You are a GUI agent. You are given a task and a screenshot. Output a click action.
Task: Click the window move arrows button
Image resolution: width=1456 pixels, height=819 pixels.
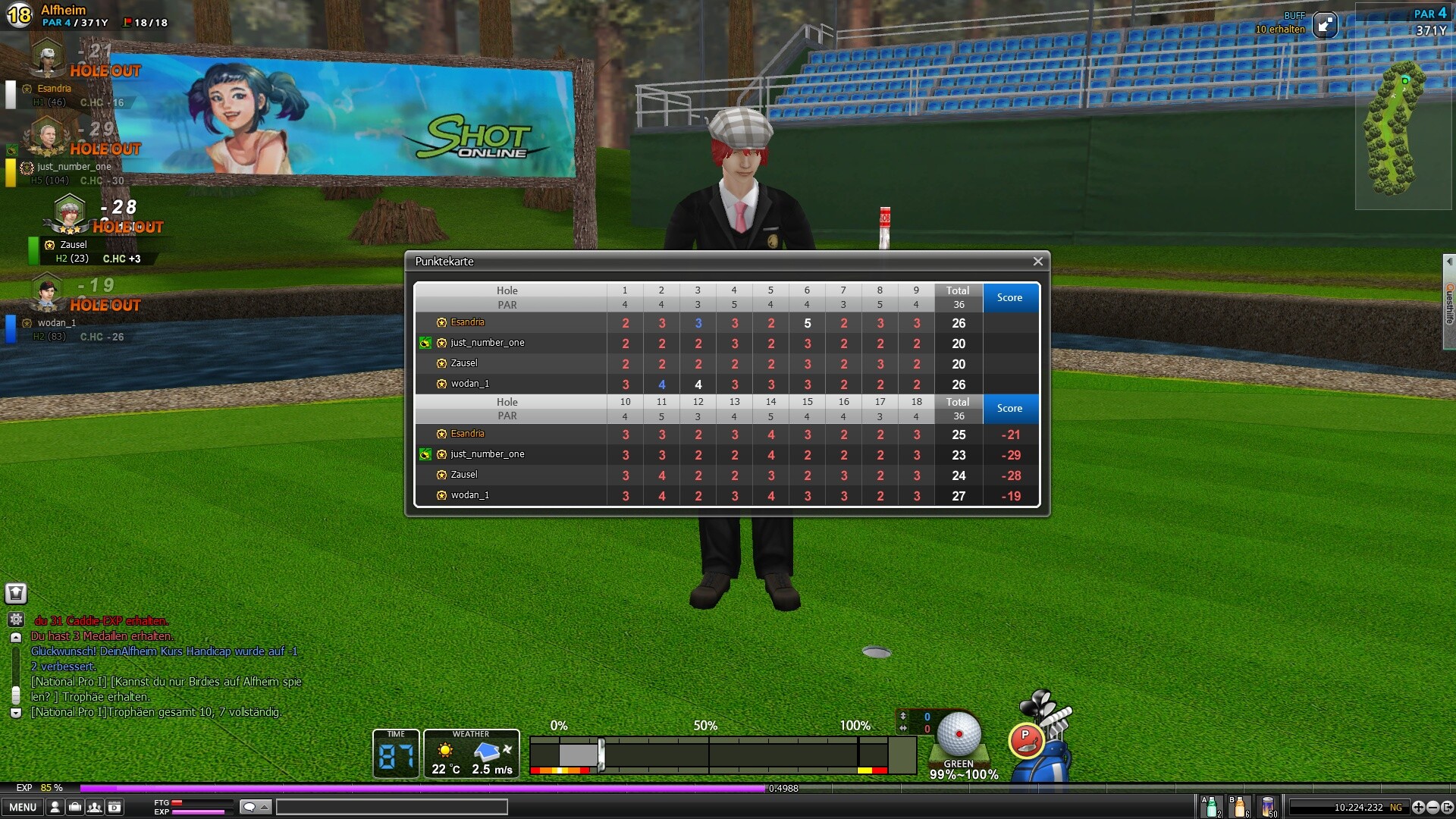coord(1418,808)
